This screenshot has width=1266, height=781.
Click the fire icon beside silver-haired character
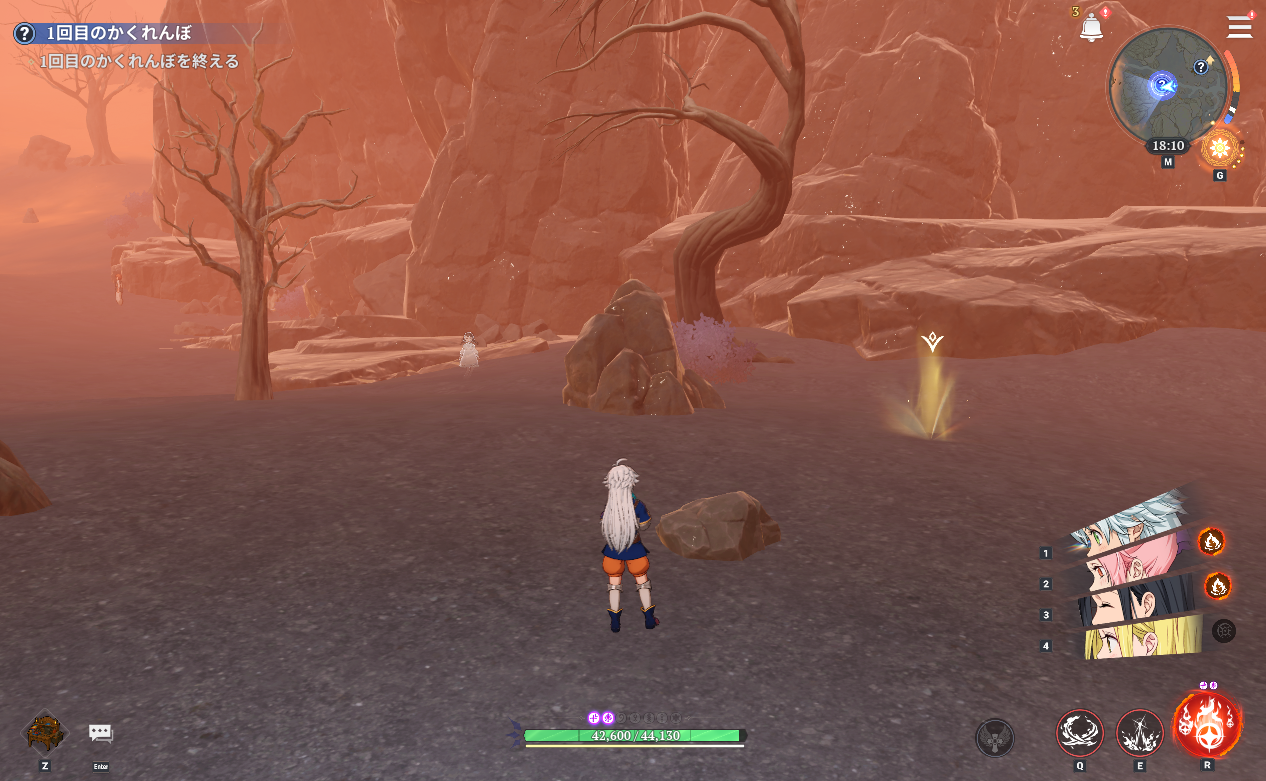click(1211, 542)
